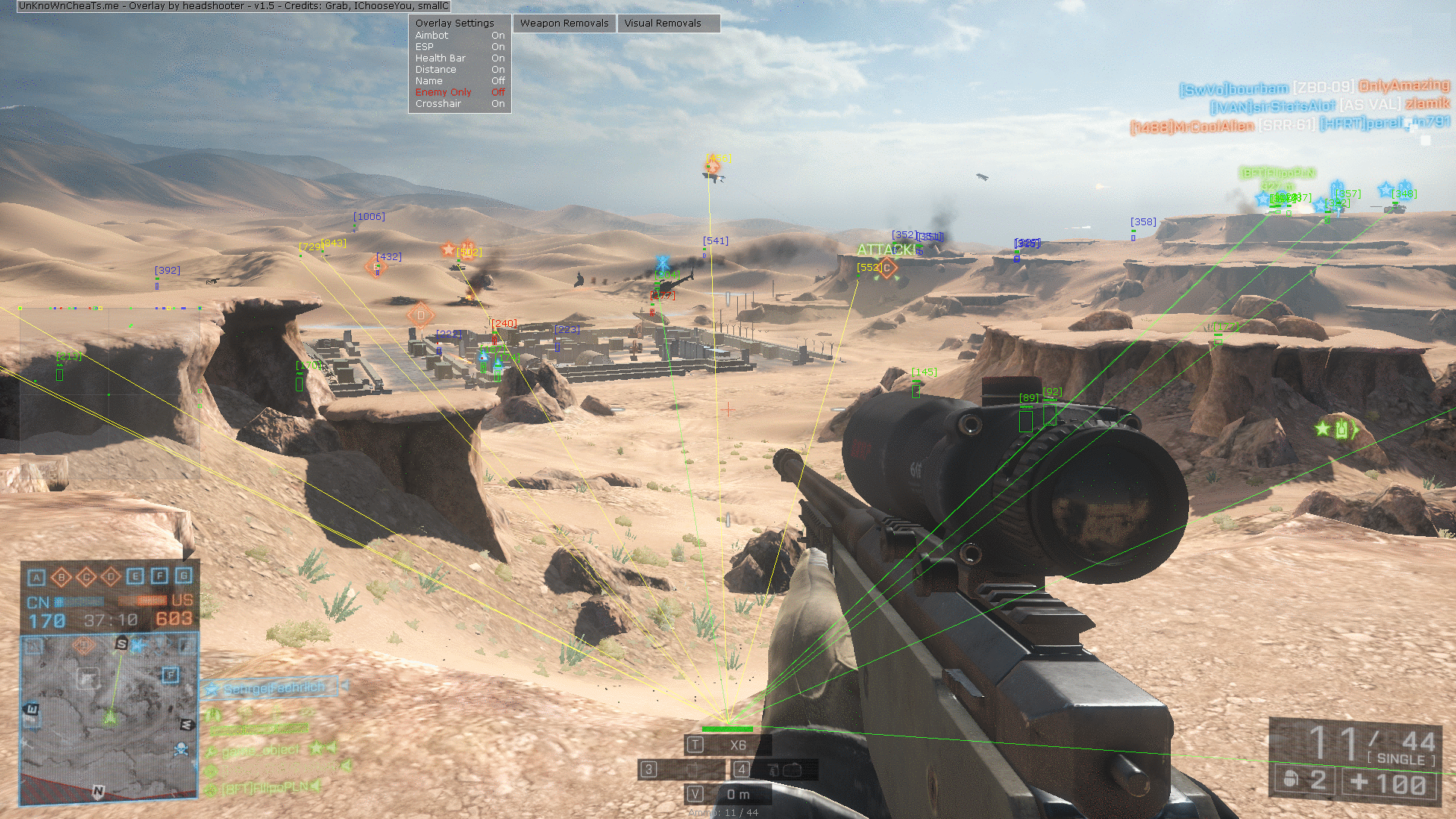Switch off the Health Bar option

click(x=460, y=58)
